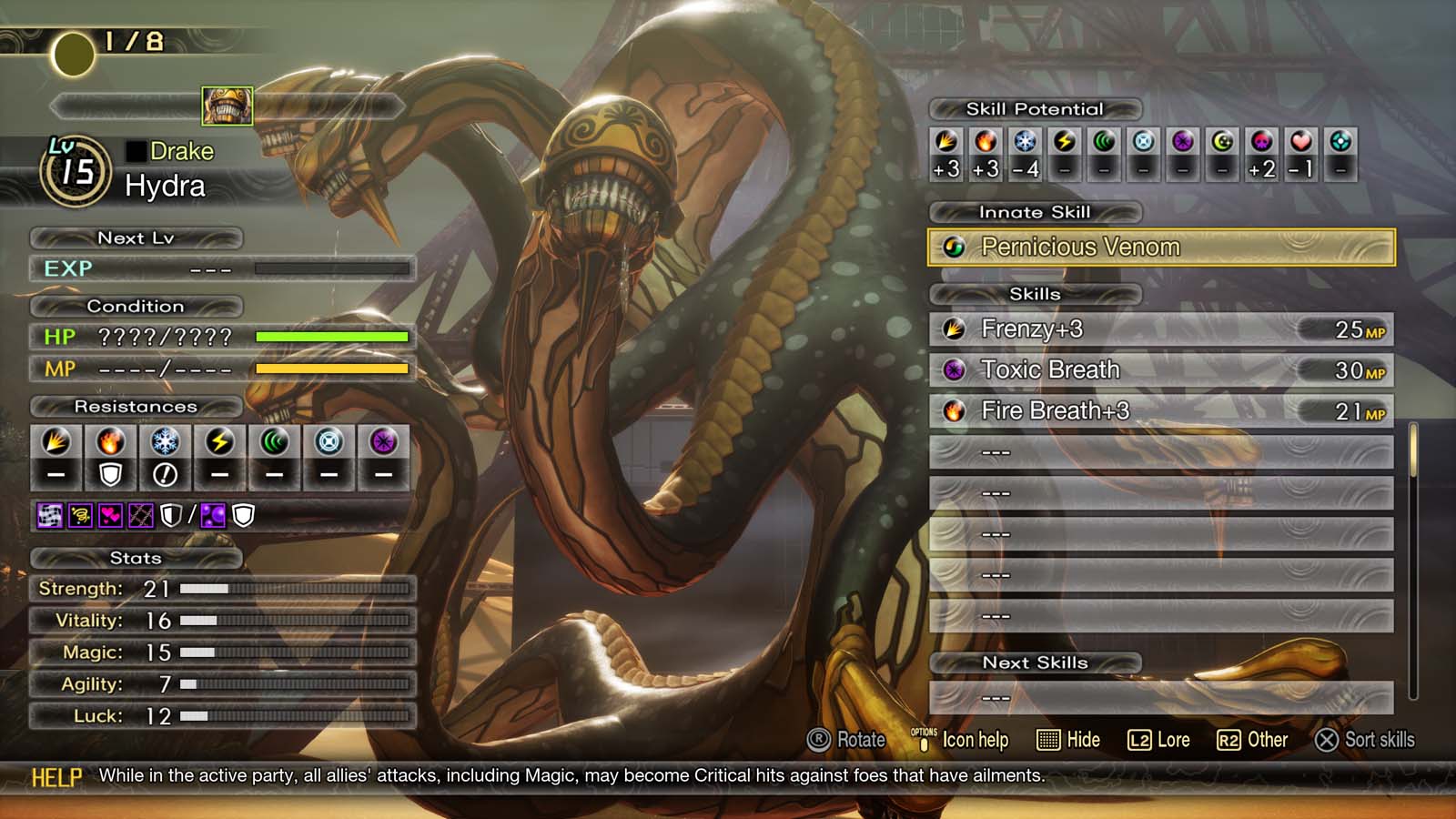The width and height of the screenshot is (1456, 819).
Task: Select the Skills section header
Action: pyautogui.click(x=1035, y=294)
